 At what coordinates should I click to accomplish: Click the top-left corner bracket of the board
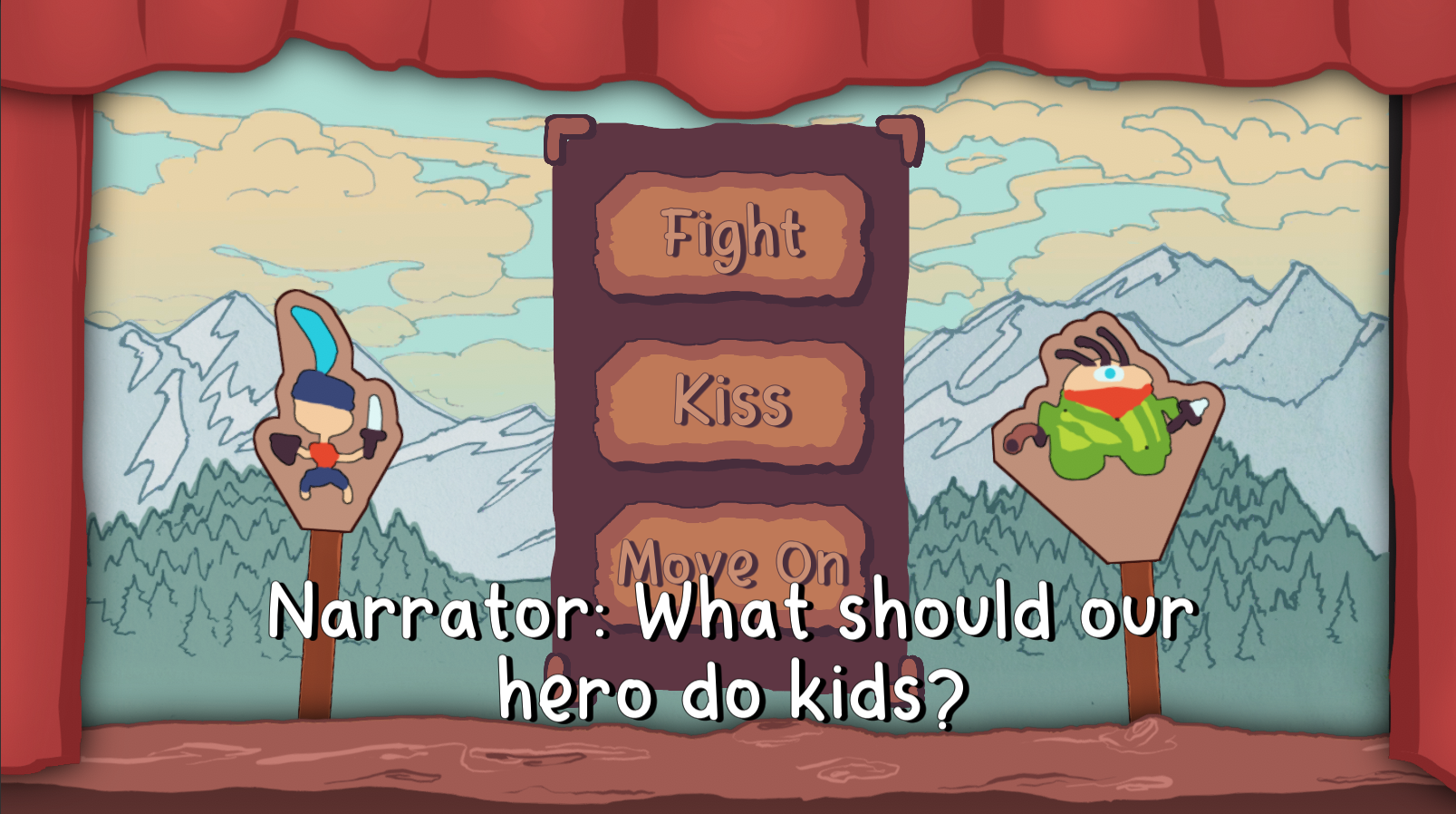coord(564,138)
